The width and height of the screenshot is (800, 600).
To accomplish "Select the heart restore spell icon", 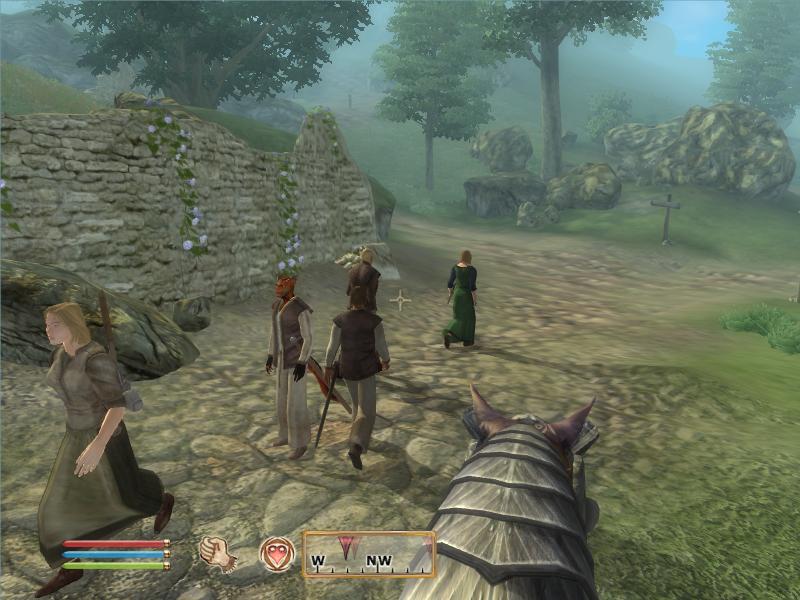I will [x=276, y=553].
